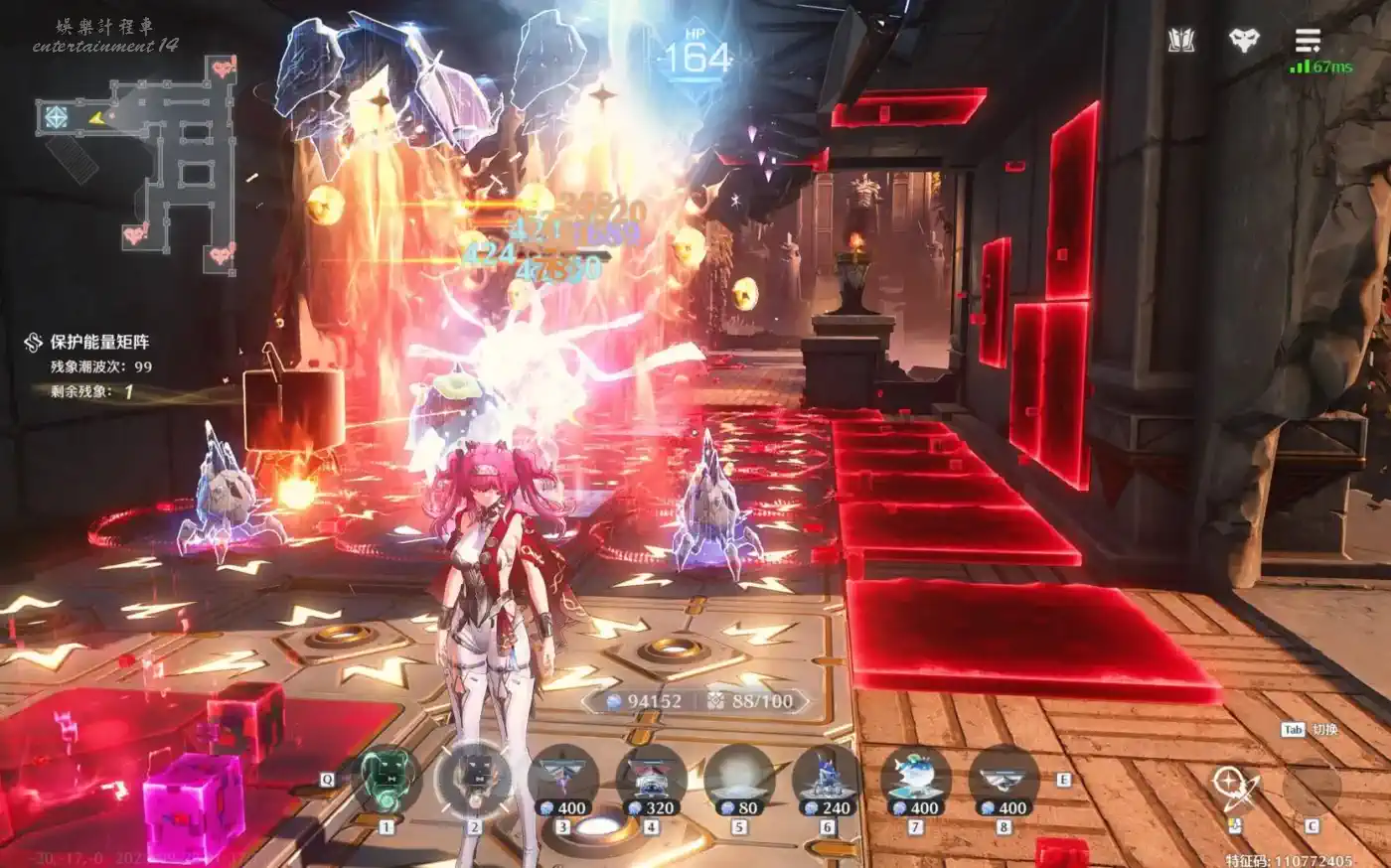
Task: Open the three-line main menu icon
Action: pos(1308,41)
